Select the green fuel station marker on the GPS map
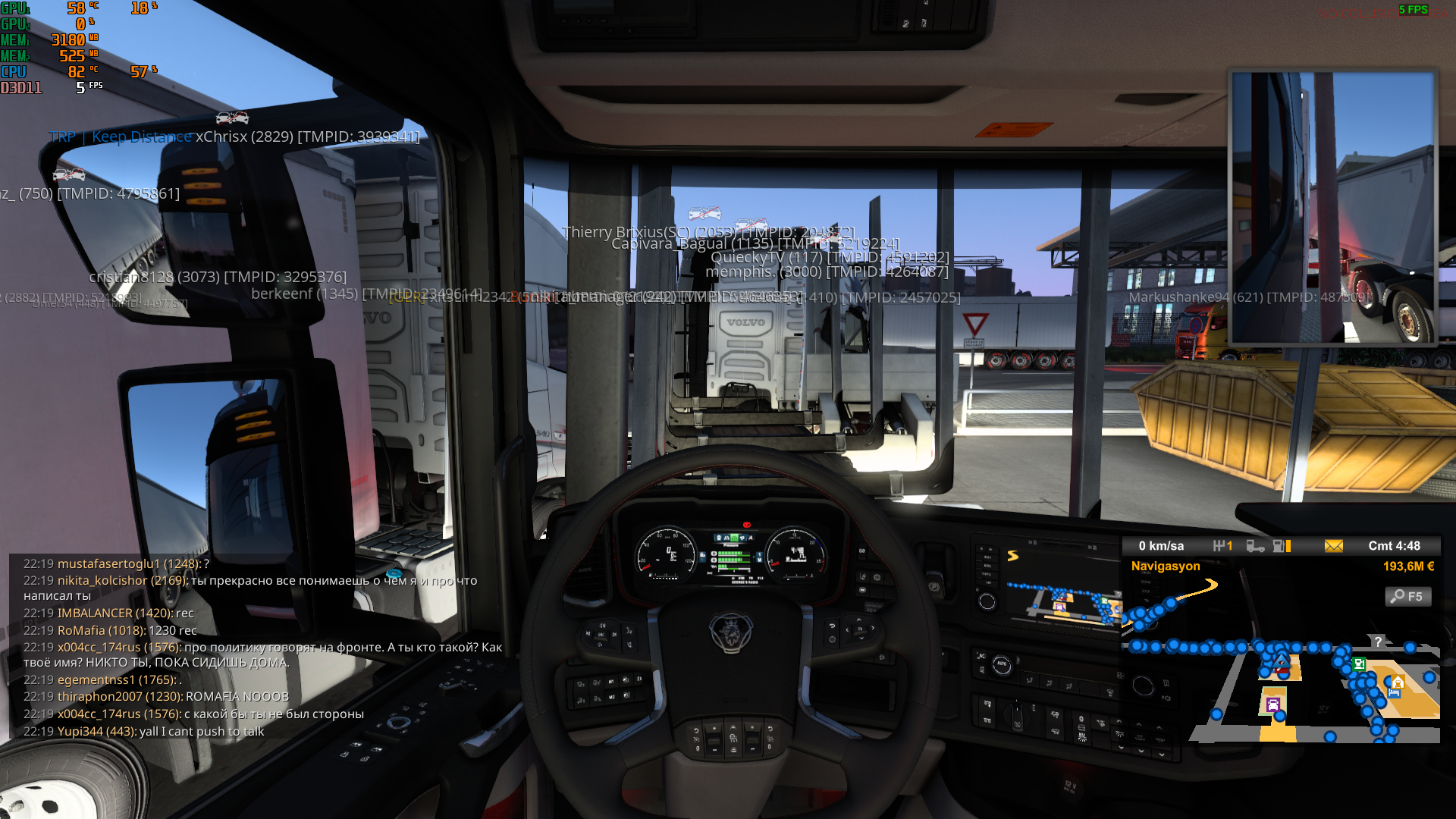 pos(1360,664)
